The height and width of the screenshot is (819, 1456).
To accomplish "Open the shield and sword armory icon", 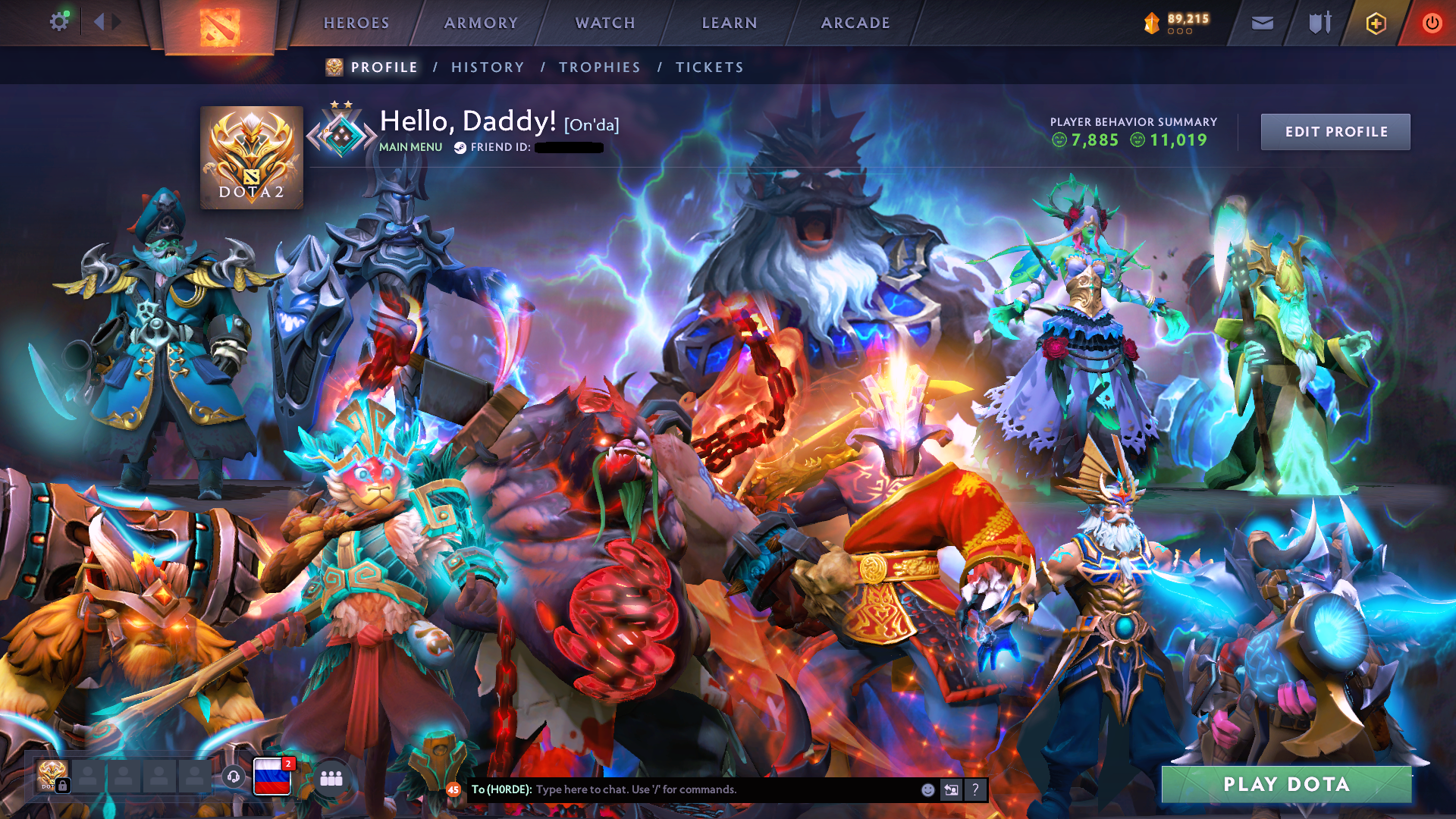I will 1320,23.
